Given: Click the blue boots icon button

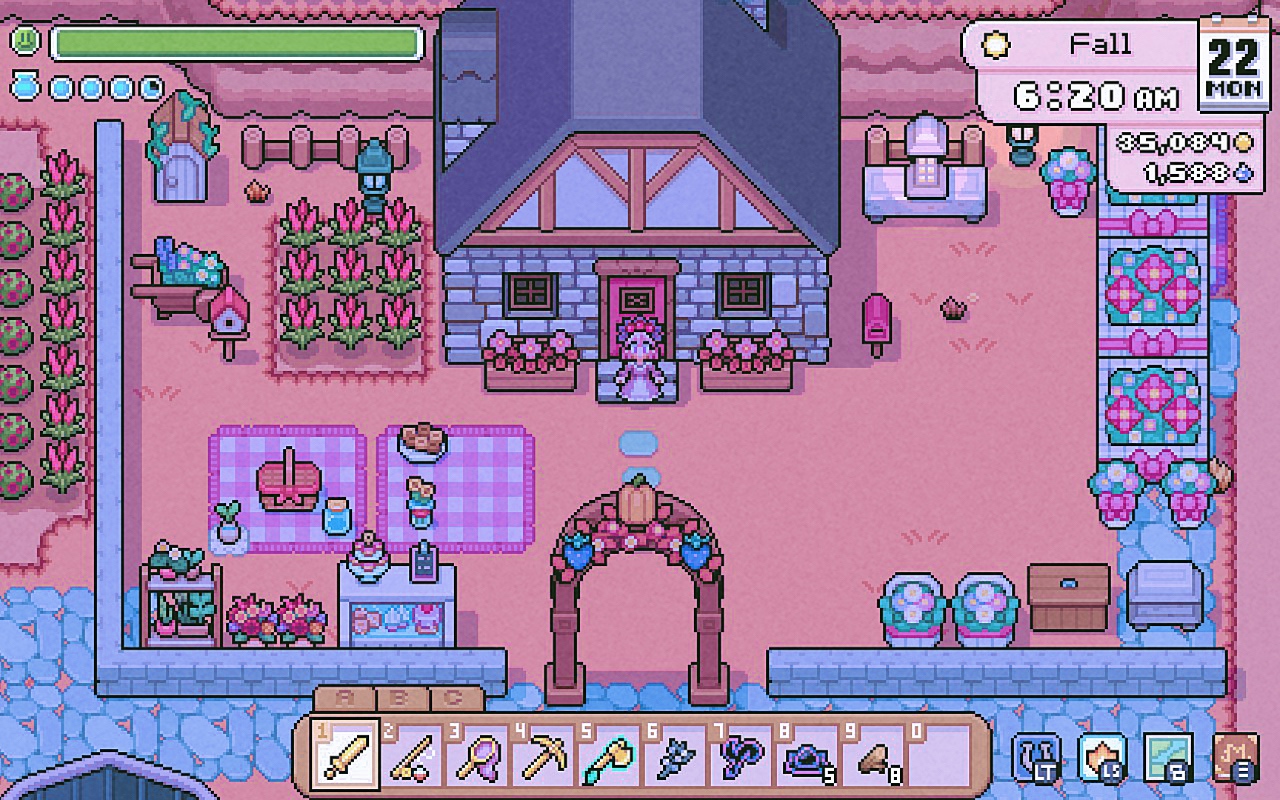Looking at the screenshot, I should tap(1036, 757).
